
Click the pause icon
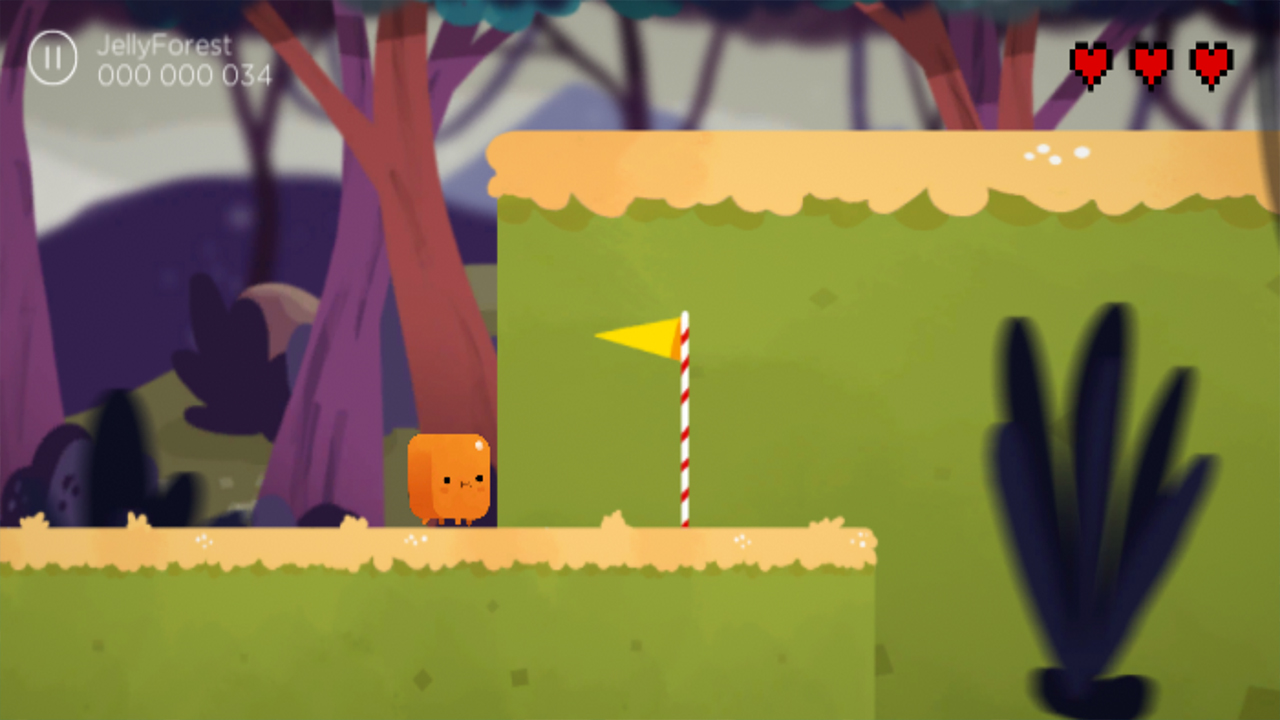tap(52, 57)
